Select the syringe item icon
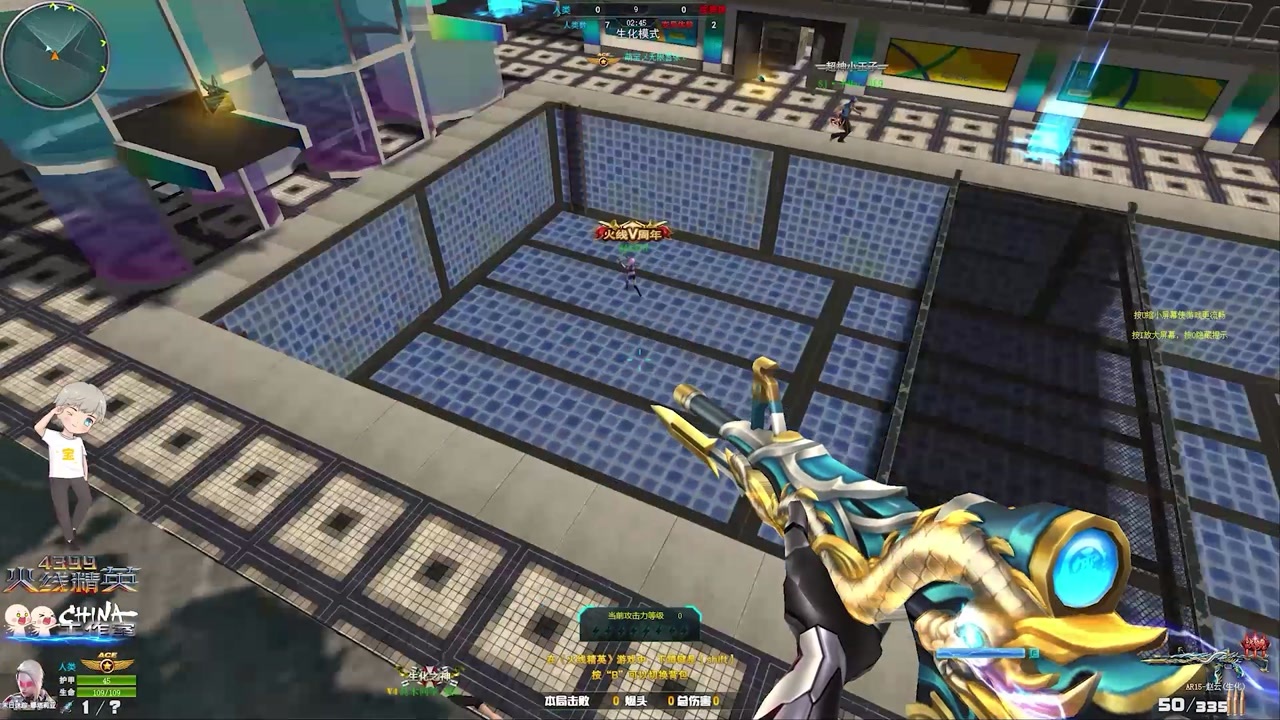The width and height of the screenshot is (1280, 720). (66, 707)
